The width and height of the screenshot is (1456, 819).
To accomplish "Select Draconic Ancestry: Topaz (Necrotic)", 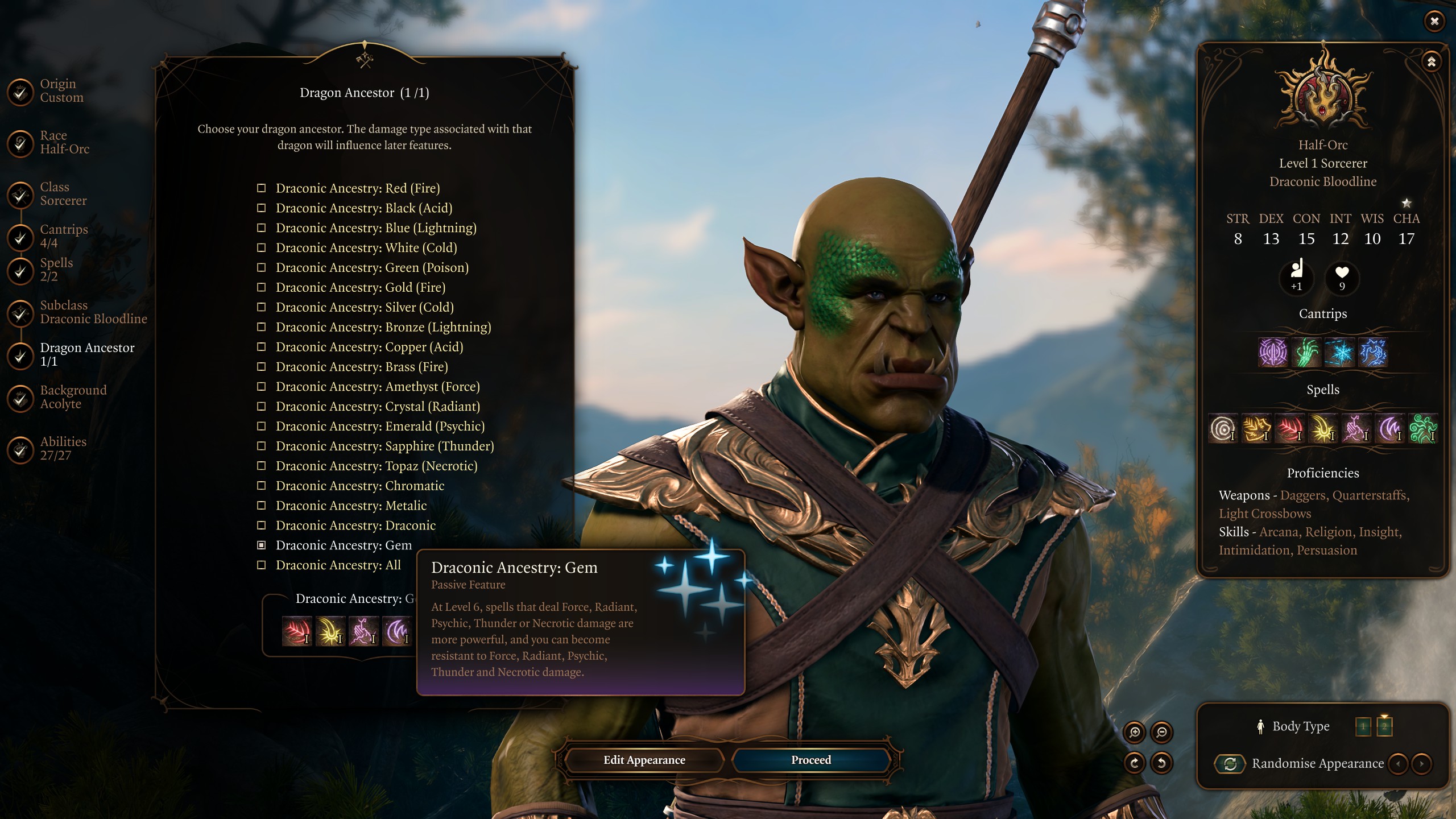I will click(376, 466).
